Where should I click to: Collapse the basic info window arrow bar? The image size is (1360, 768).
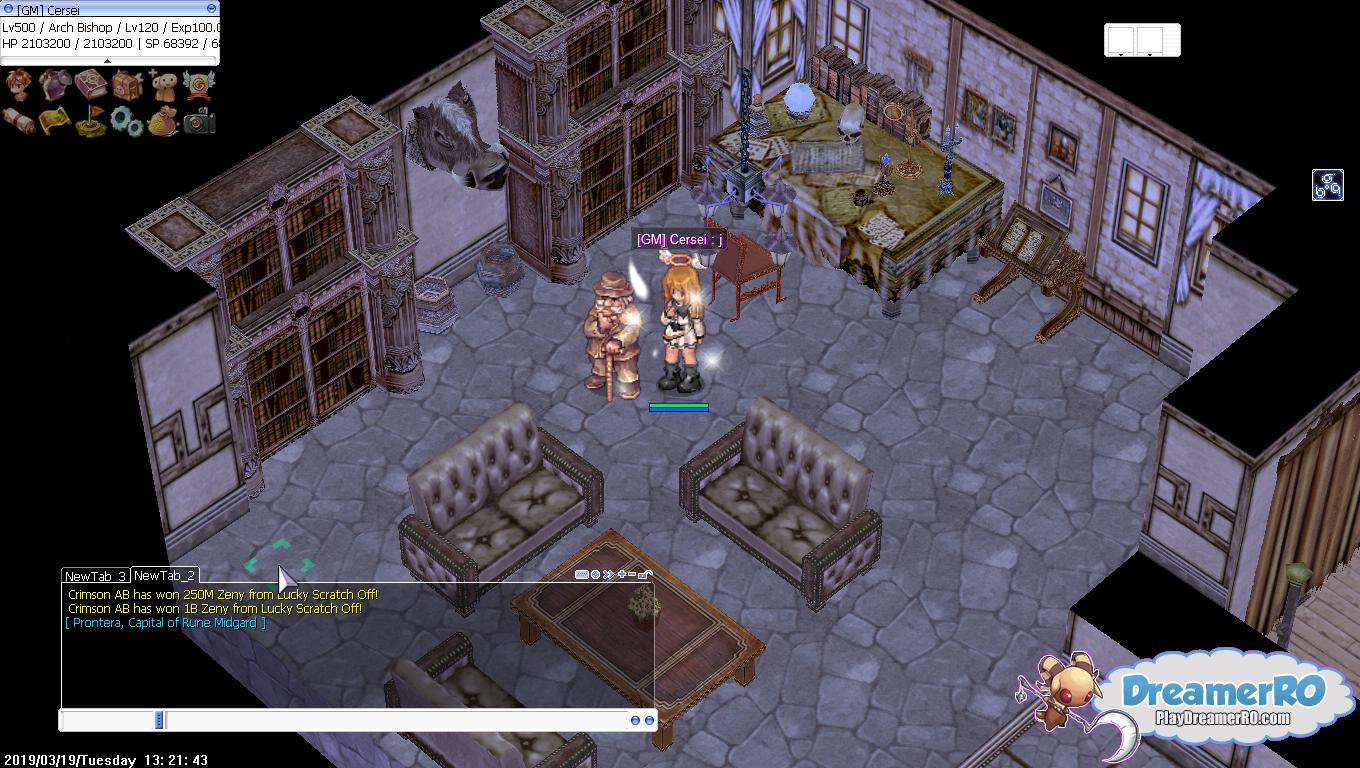[x=108, y=61]
